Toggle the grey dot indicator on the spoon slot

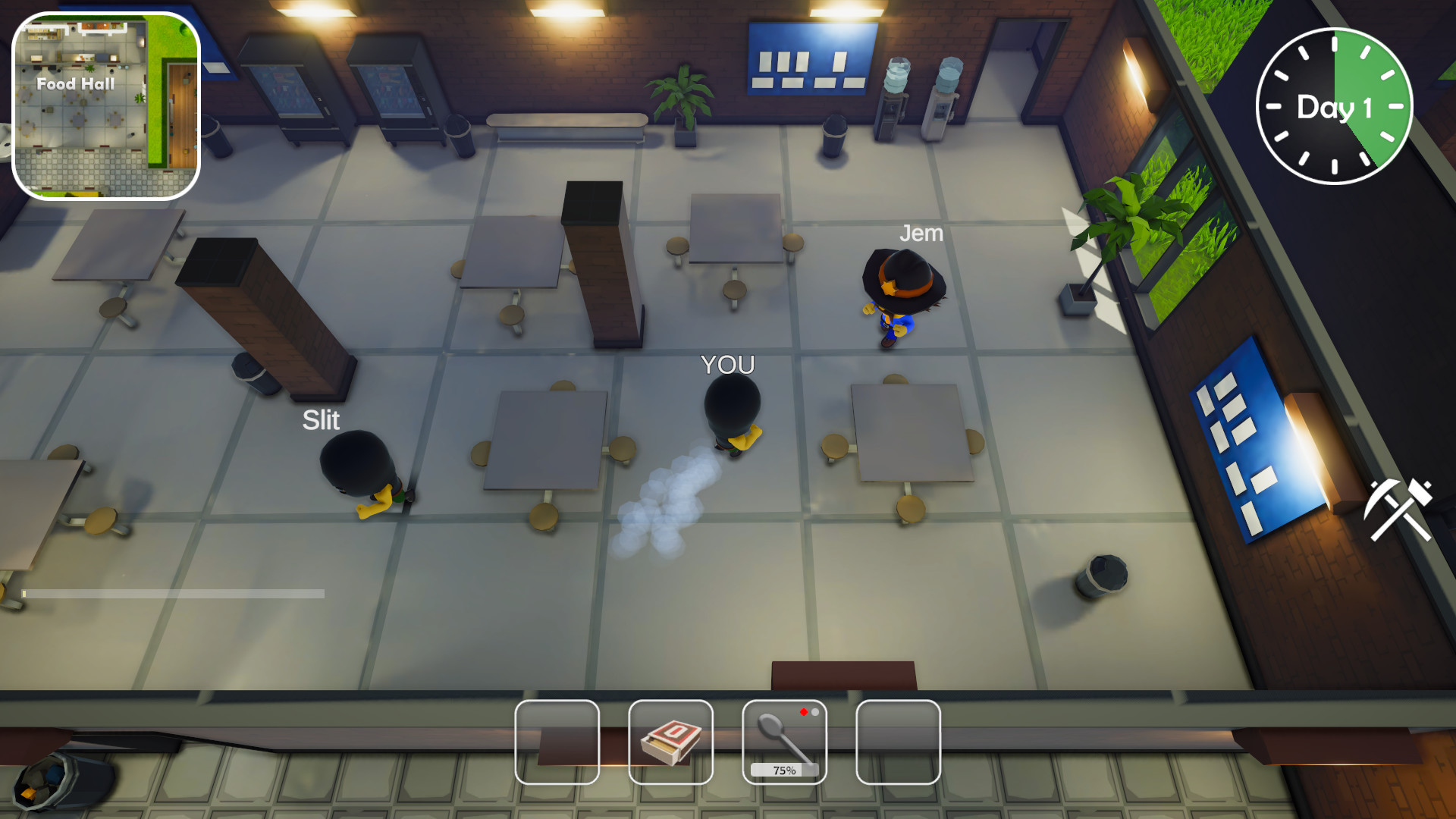816,713
